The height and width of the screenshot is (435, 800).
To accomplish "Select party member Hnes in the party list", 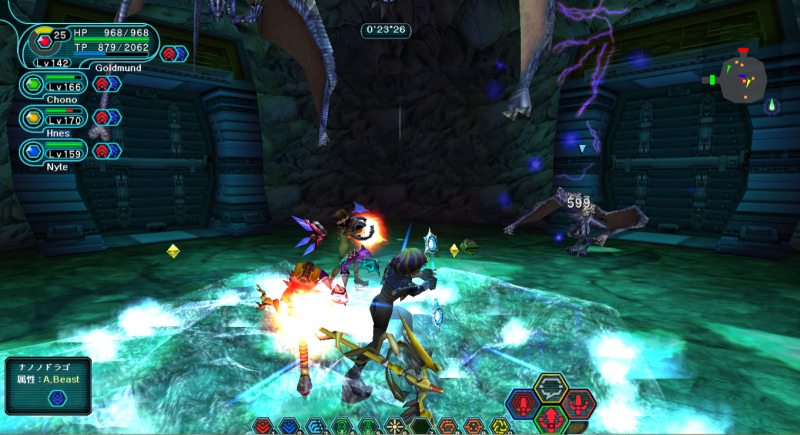I will pos(55,118).
